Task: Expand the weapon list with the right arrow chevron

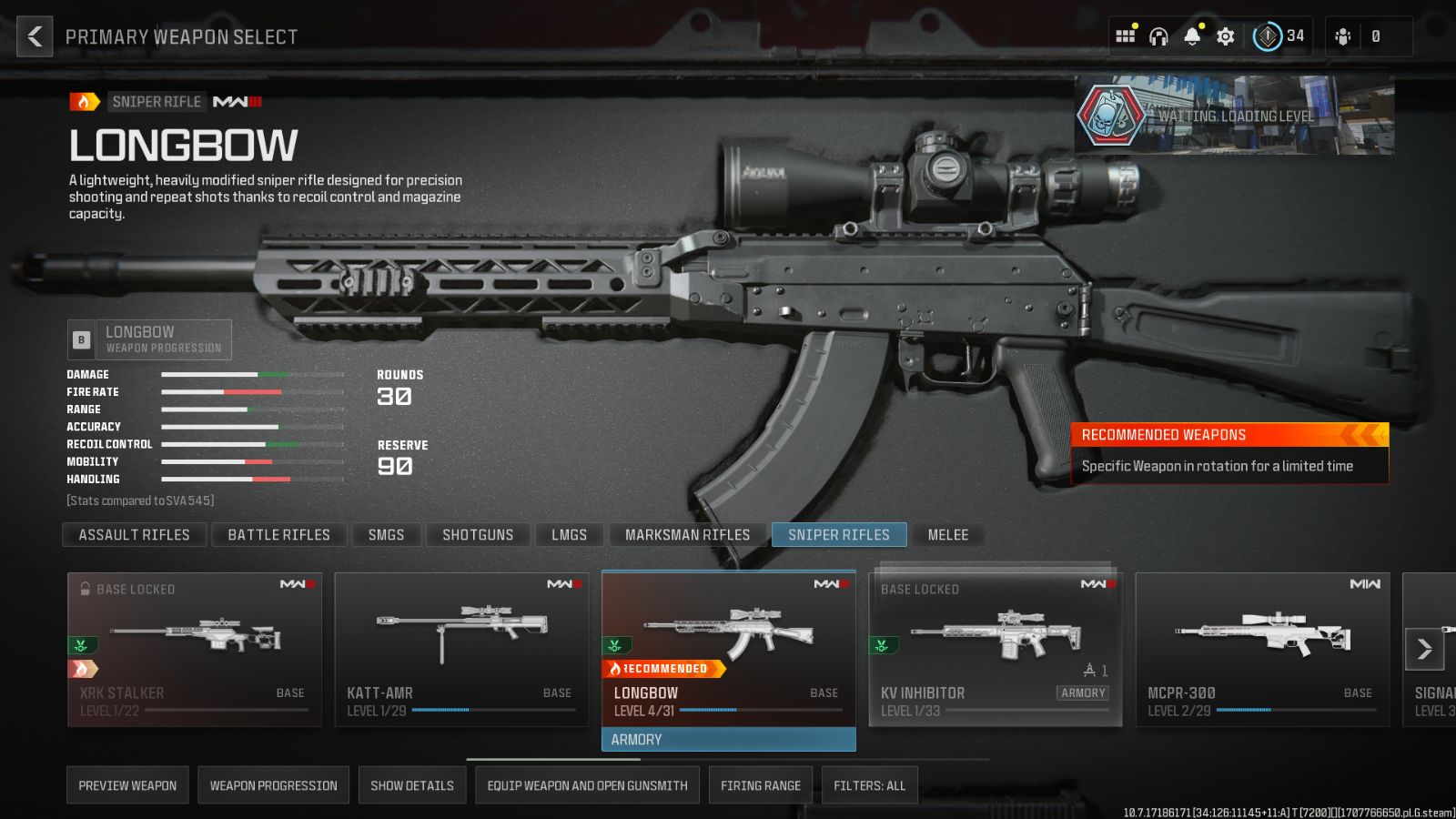Action: (1423, 648)
